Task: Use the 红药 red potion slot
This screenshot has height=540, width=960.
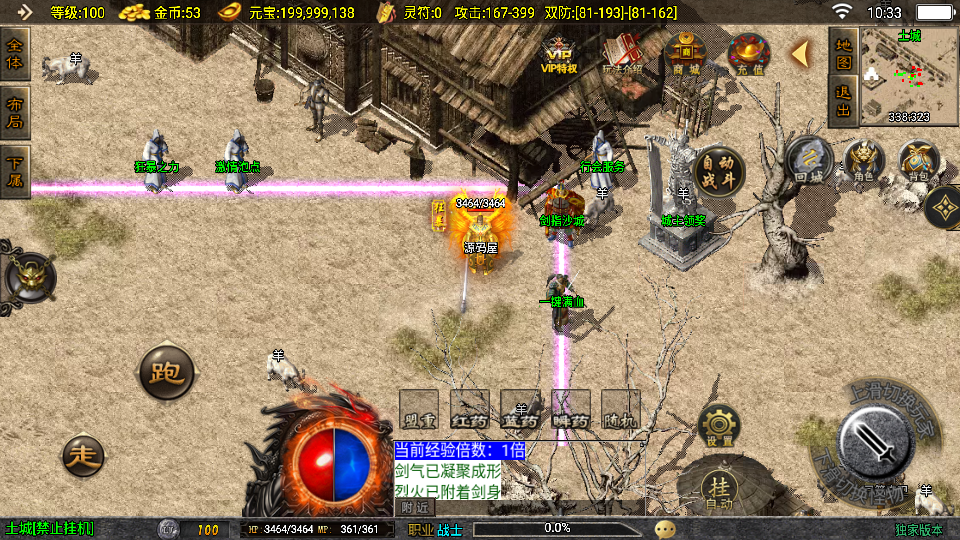Action: tap(469, 410)
